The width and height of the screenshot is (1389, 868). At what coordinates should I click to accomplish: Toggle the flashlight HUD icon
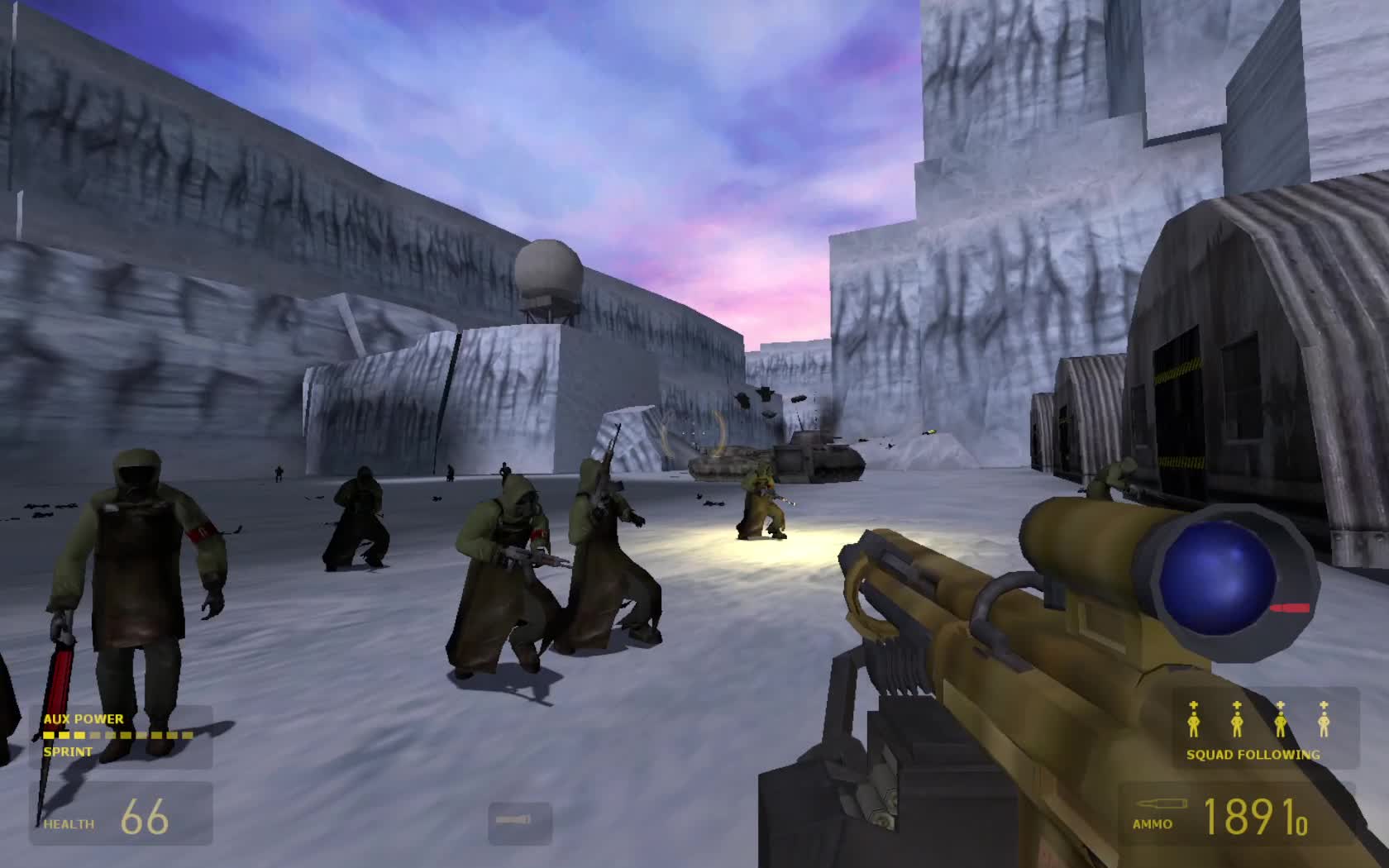(519, 822)
